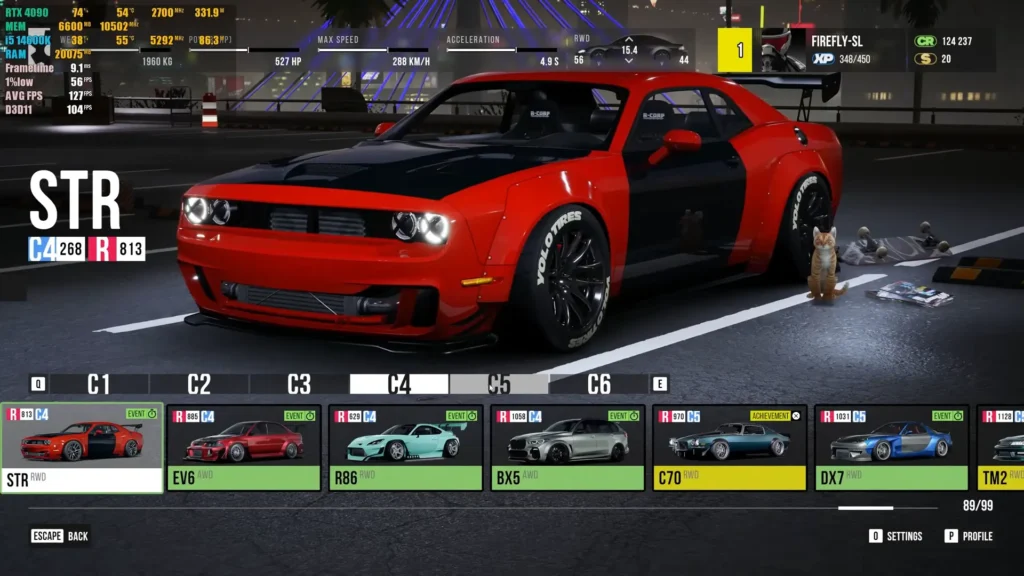Pick the mint R86 car card
The image size is (1024, 576).
coord(406,447)
